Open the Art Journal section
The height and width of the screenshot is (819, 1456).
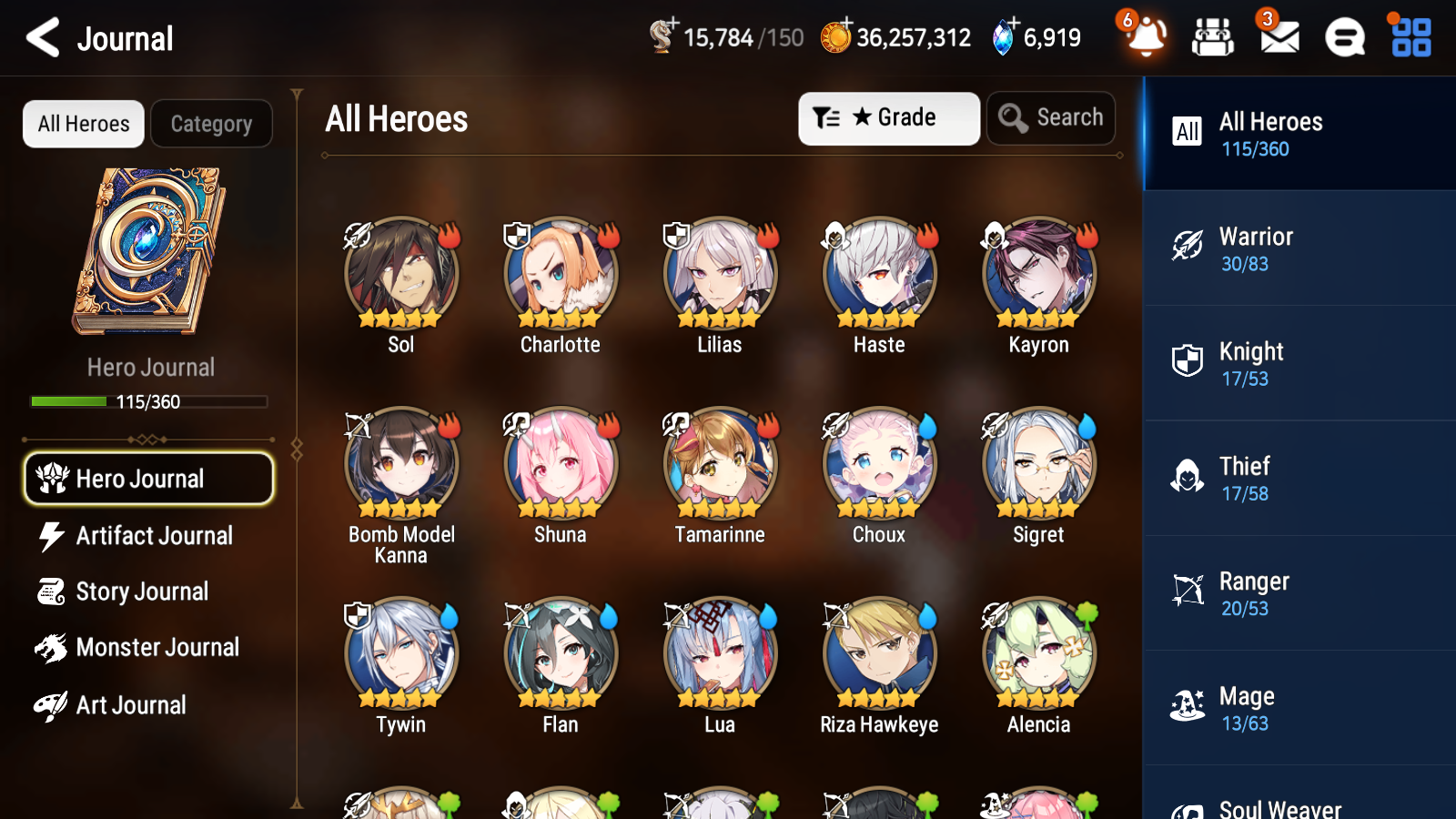pos(130,705)
